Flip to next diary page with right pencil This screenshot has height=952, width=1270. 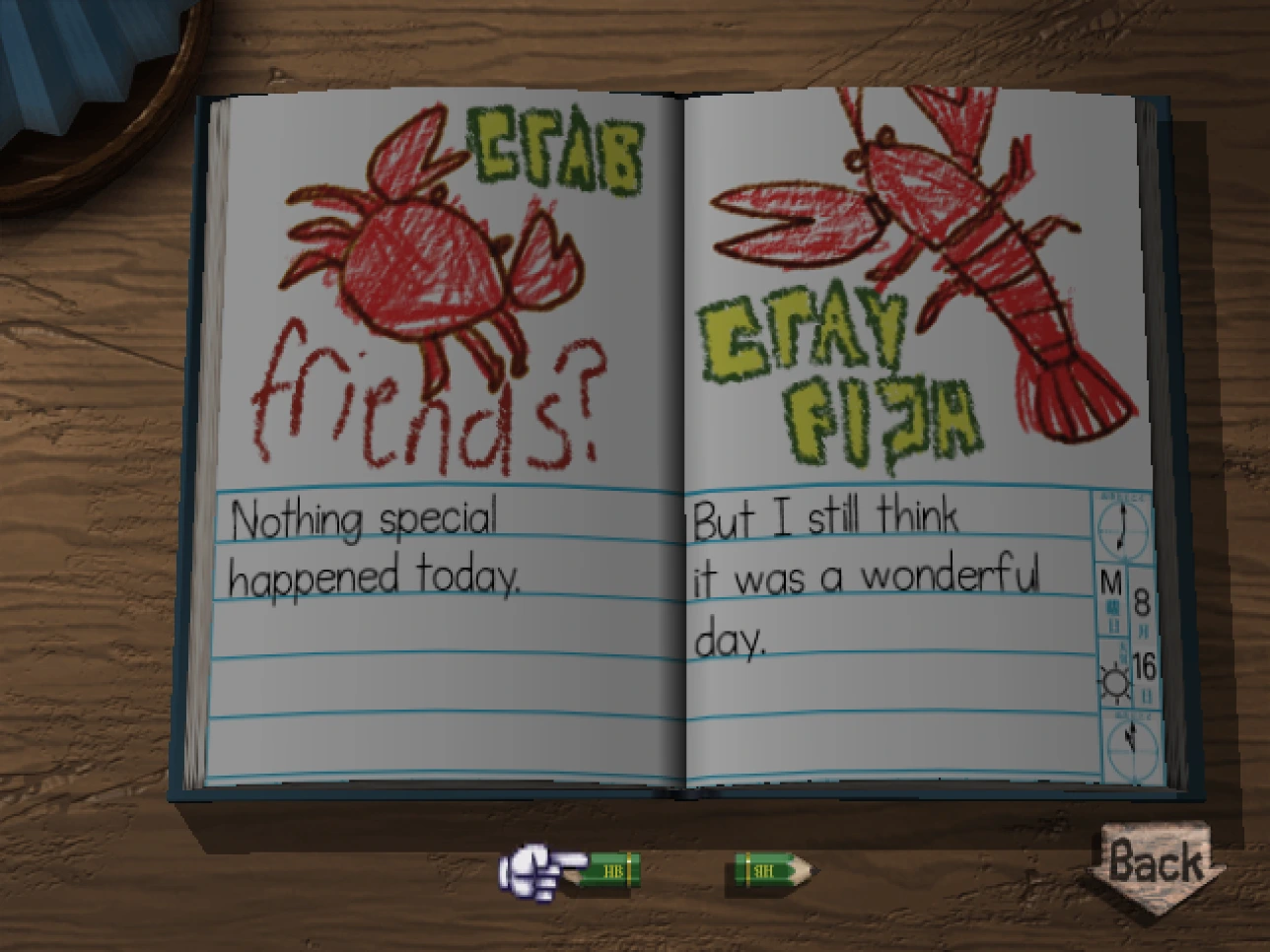pos(772,869)
